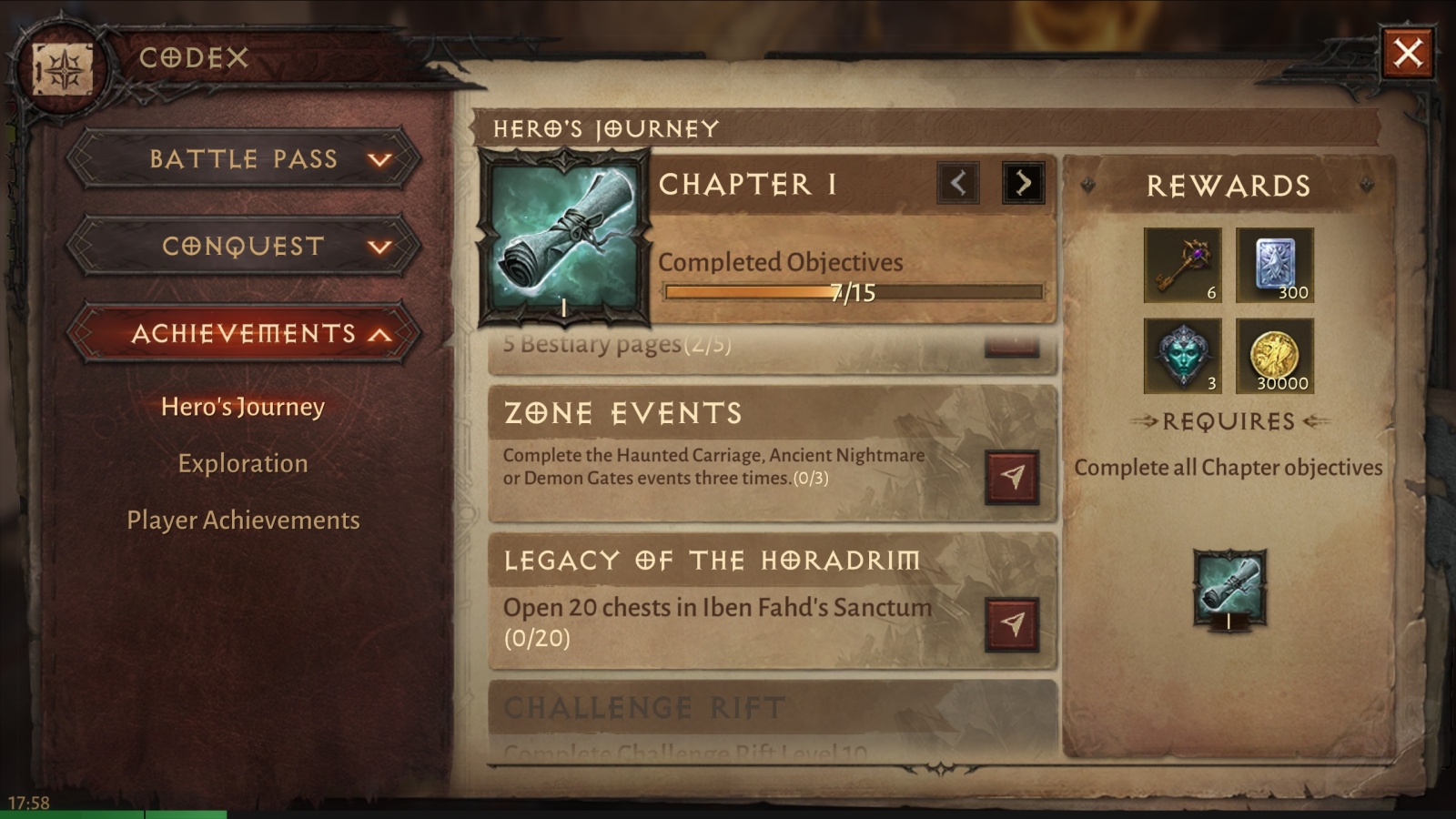The image size is (1456, 819).
Task: Expand the Conquest section
Action: [x=244, y=247]
